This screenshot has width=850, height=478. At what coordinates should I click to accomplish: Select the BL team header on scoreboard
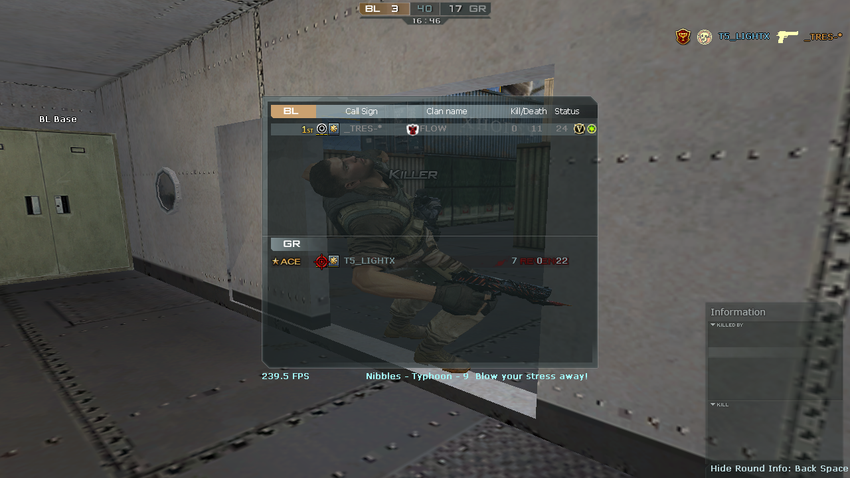click(292, 111)
